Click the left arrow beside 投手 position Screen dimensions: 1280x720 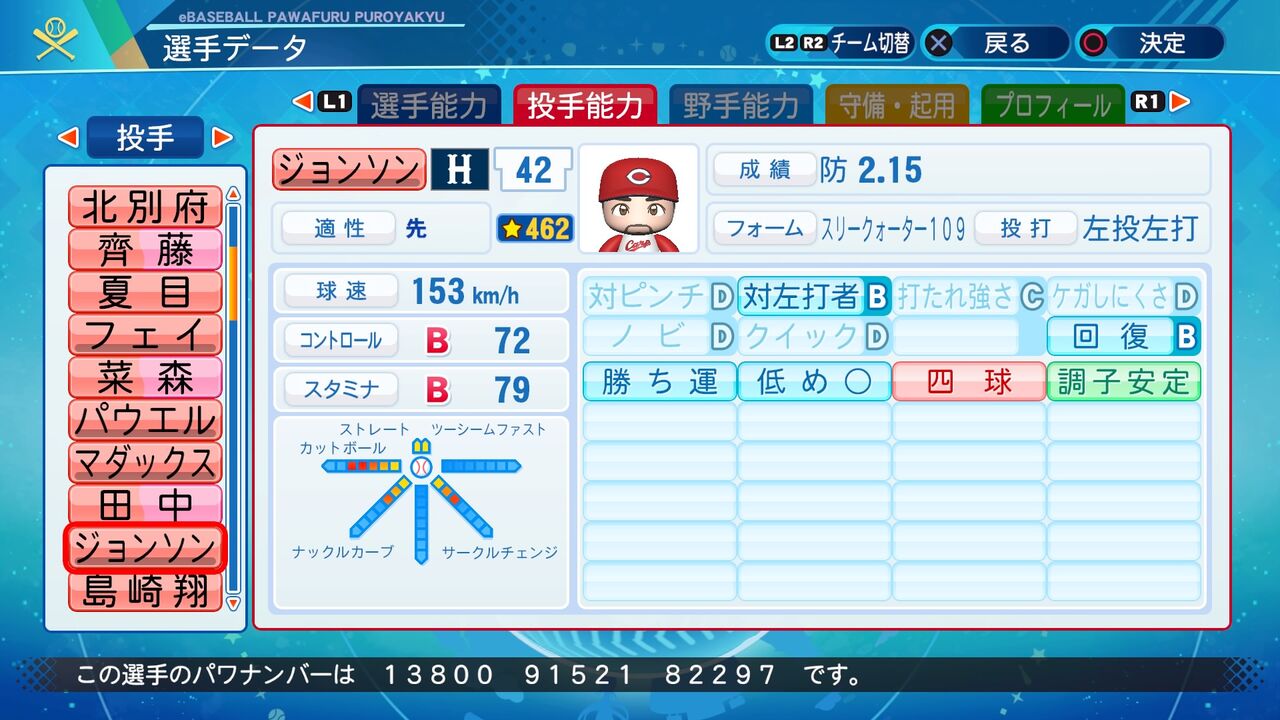pos(68,137)
